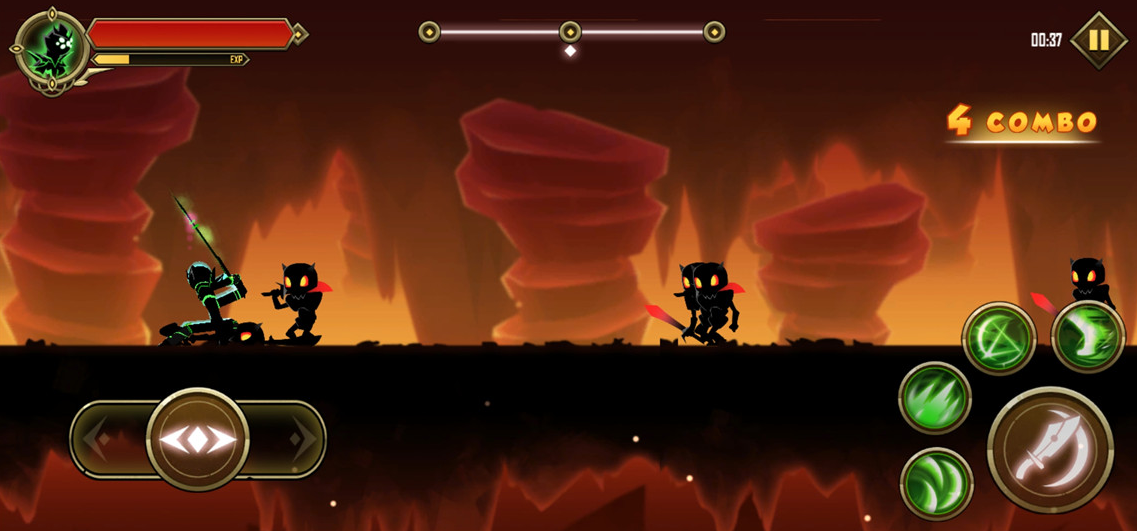Activate the green bow and arrow skill
The height and width of the screenshot is (531, 1137).
(x=998, y=338)
